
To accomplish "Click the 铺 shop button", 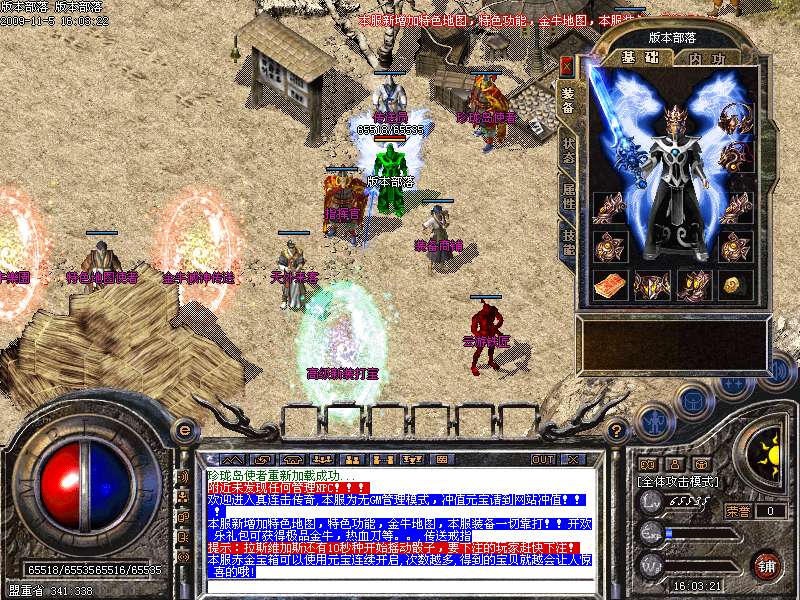I will [x=767, y=564].
